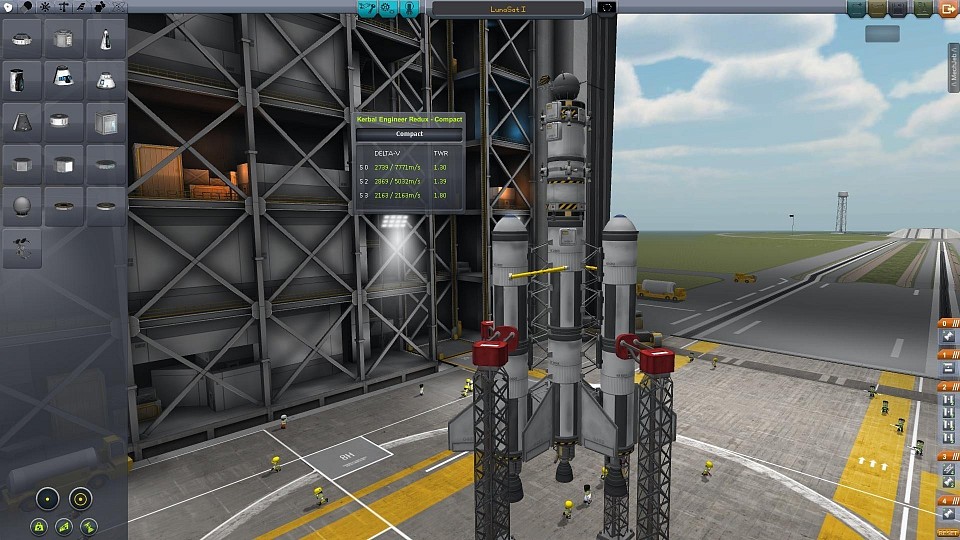Switch to the Science parts category tab
Screen dimensions: 960x540
tap(119, 6)
